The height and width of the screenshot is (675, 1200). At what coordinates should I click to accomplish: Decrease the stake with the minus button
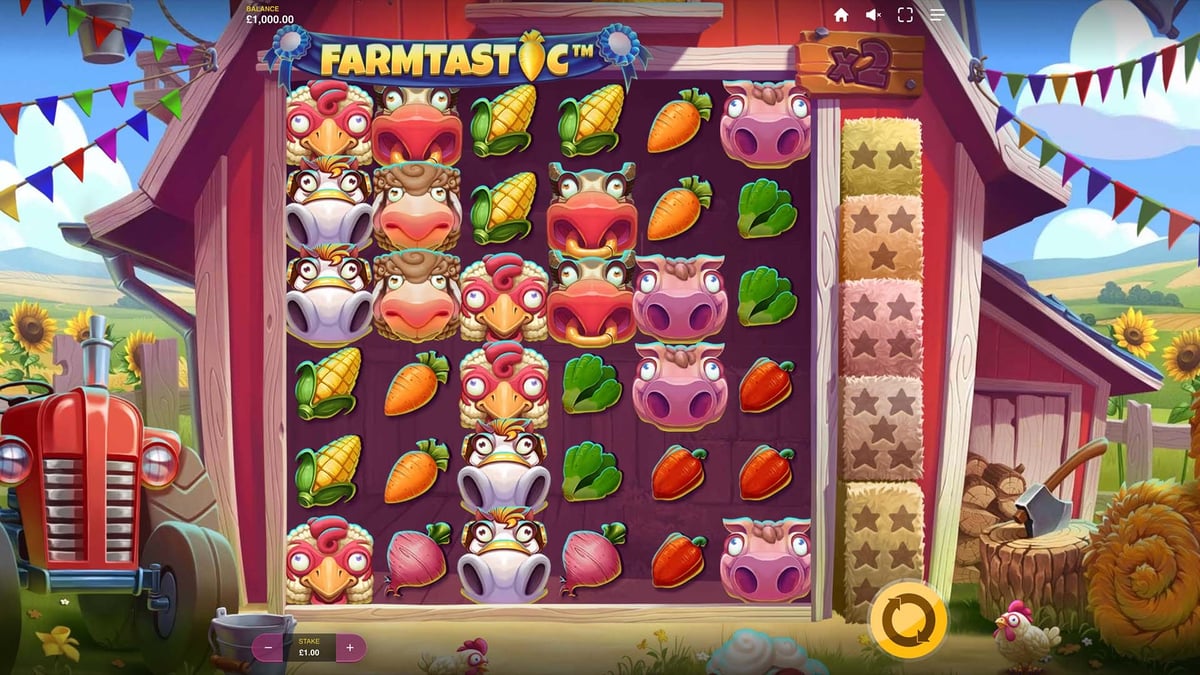267,647
